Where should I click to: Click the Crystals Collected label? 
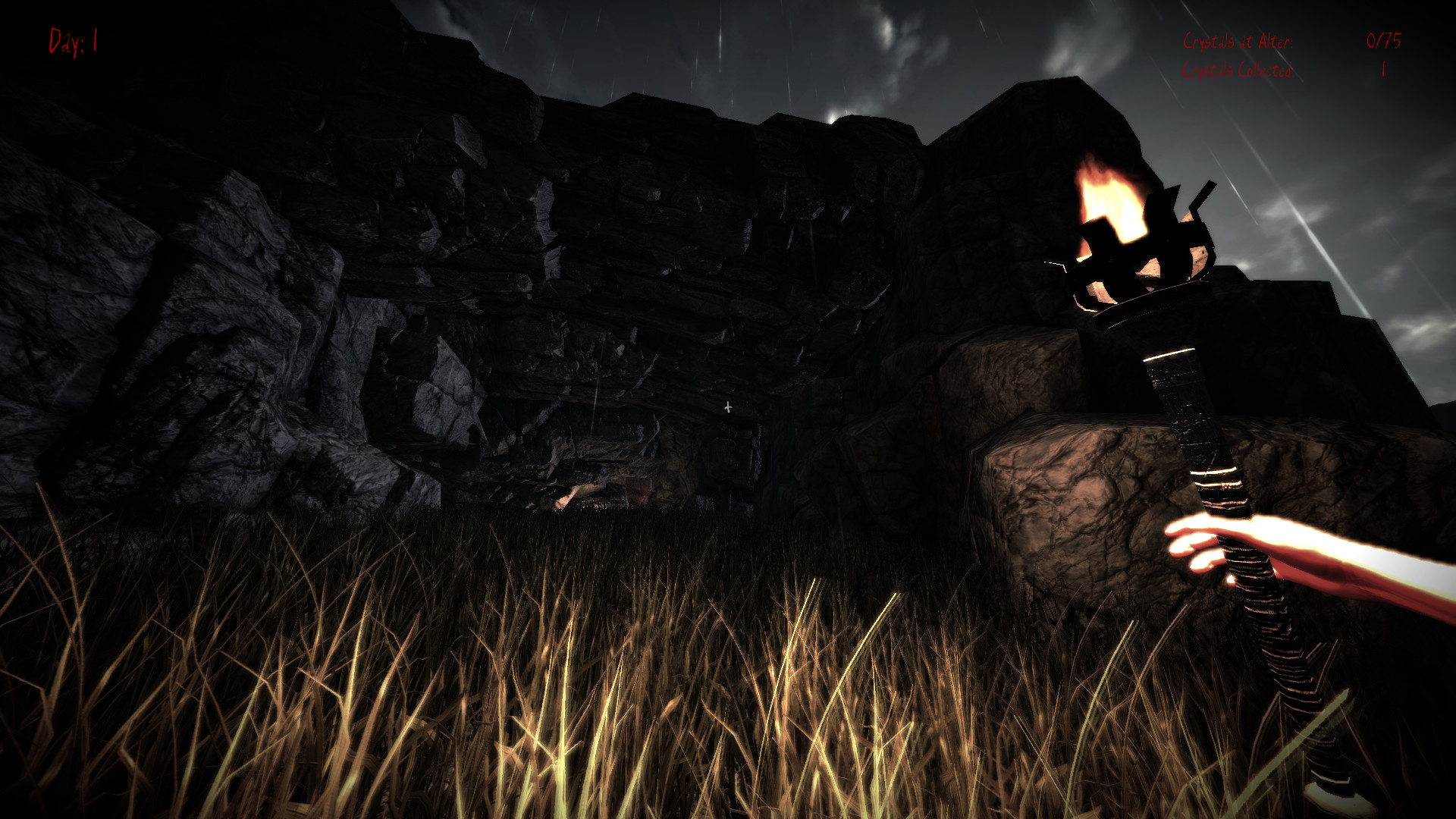click(1236, 72)
